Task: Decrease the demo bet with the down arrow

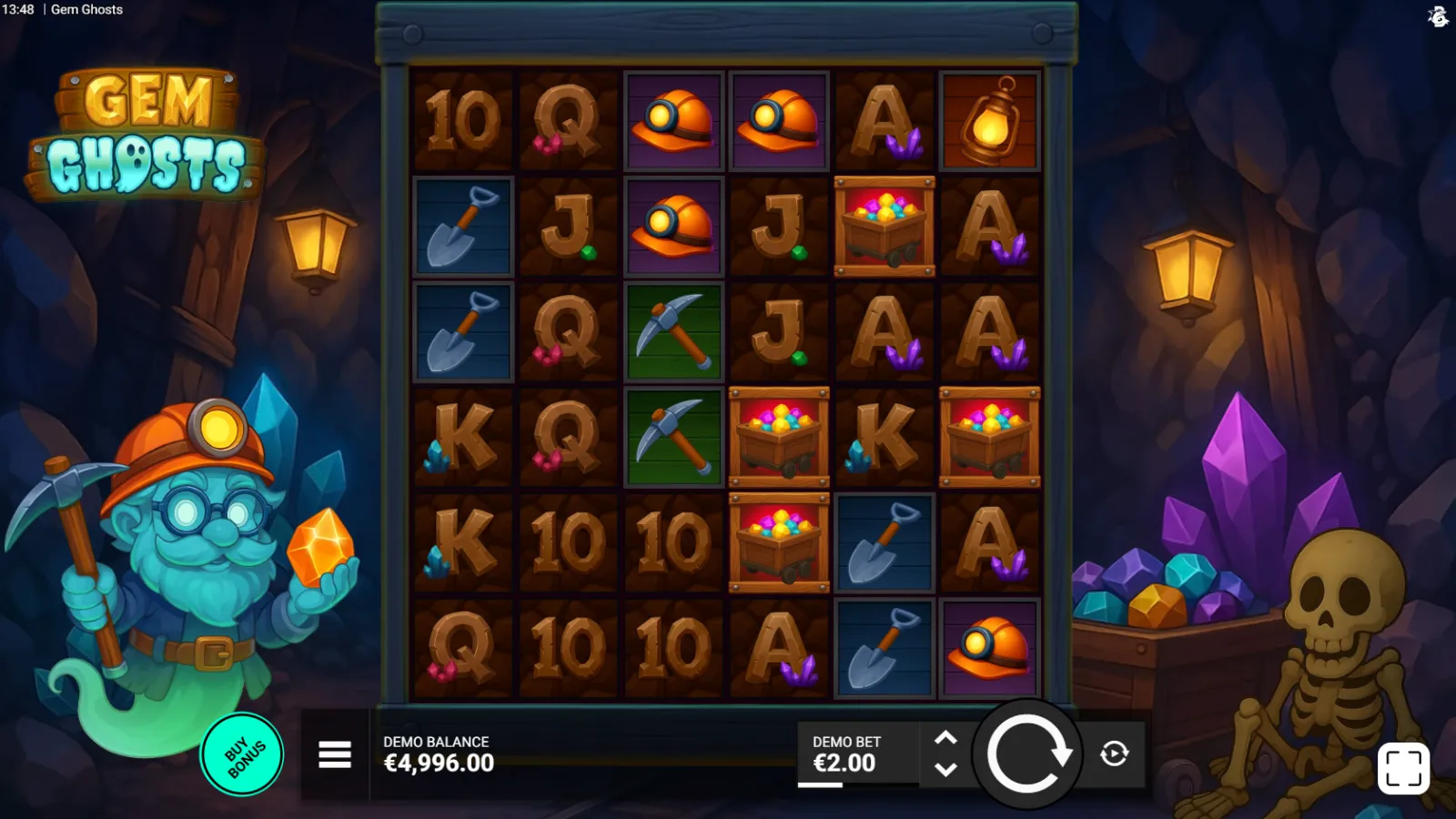Action: click(x=945, y=770)
